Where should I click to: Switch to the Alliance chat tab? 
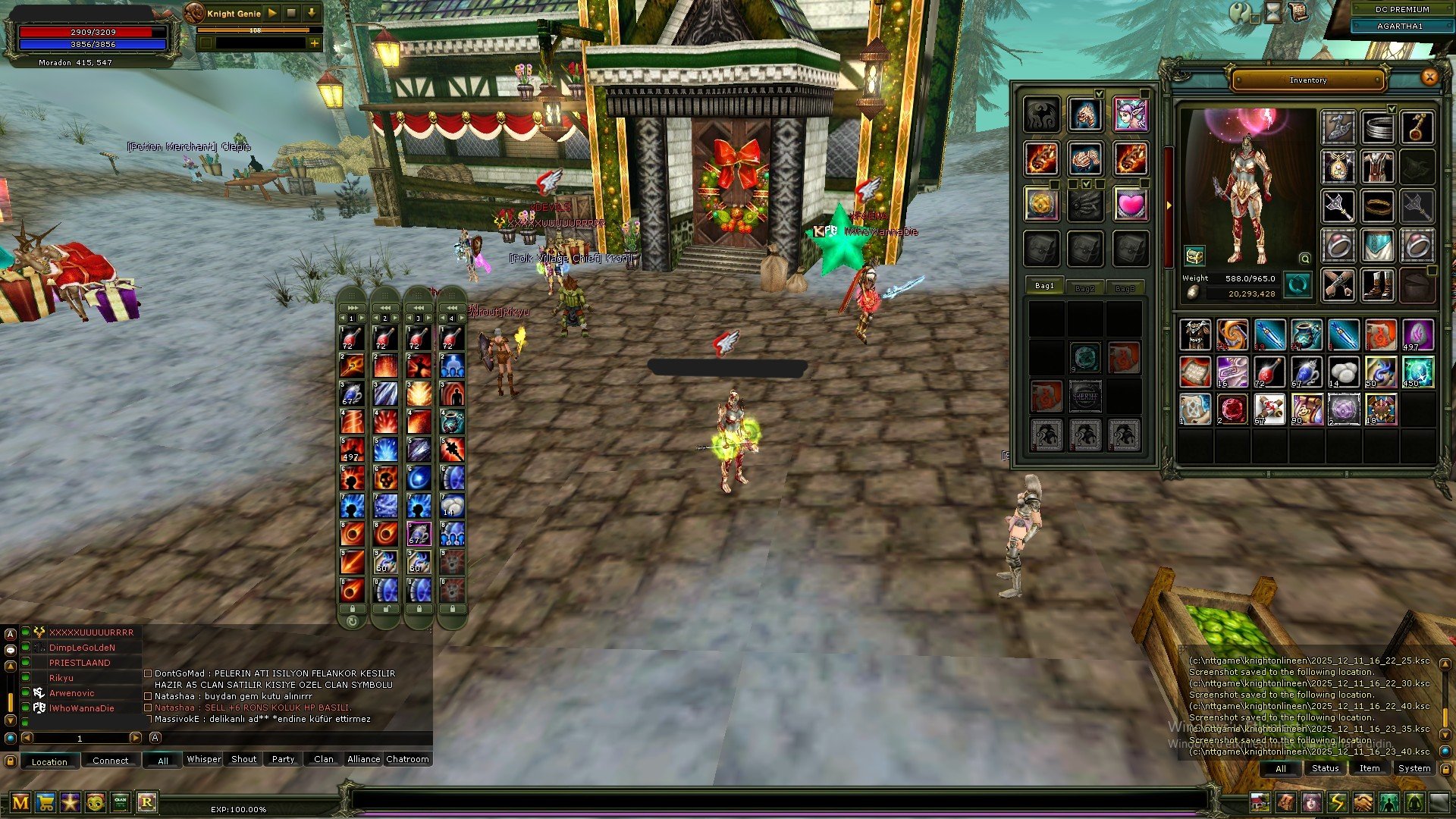(363, 759)
